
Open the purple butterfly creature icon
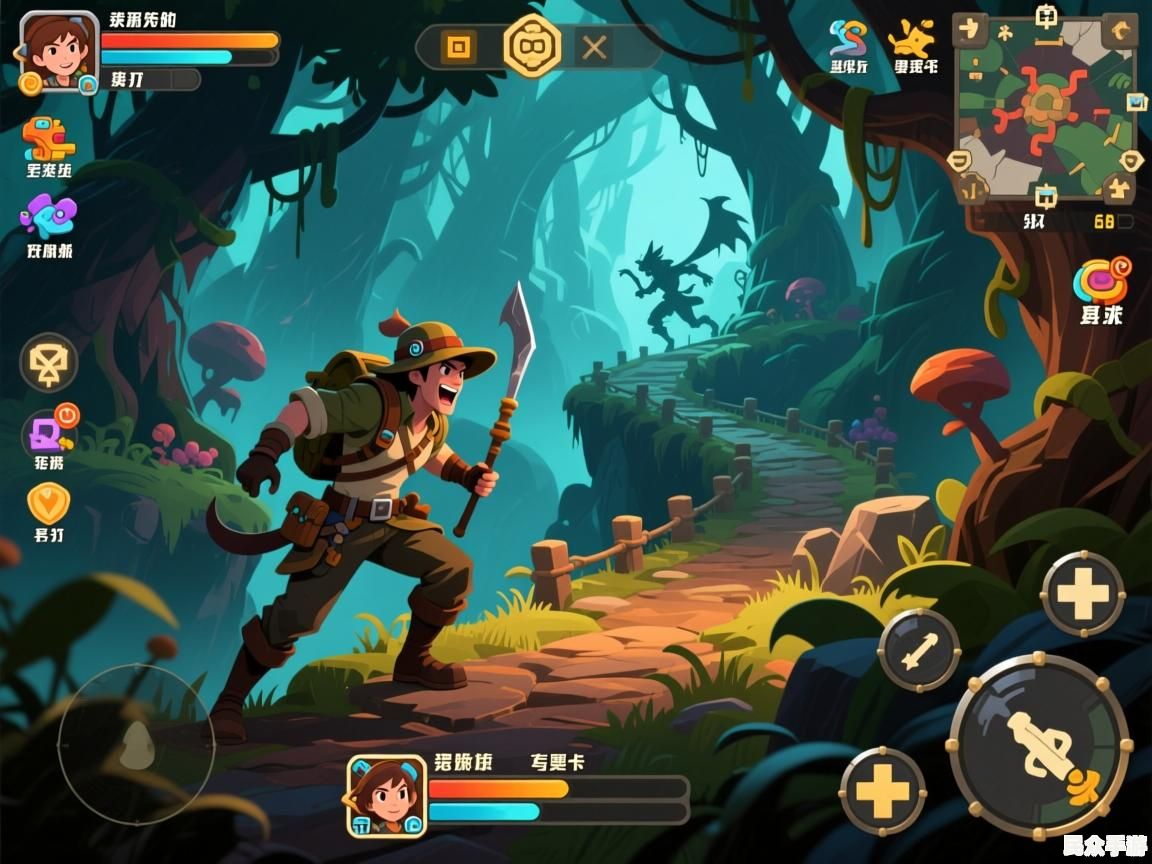48,216
